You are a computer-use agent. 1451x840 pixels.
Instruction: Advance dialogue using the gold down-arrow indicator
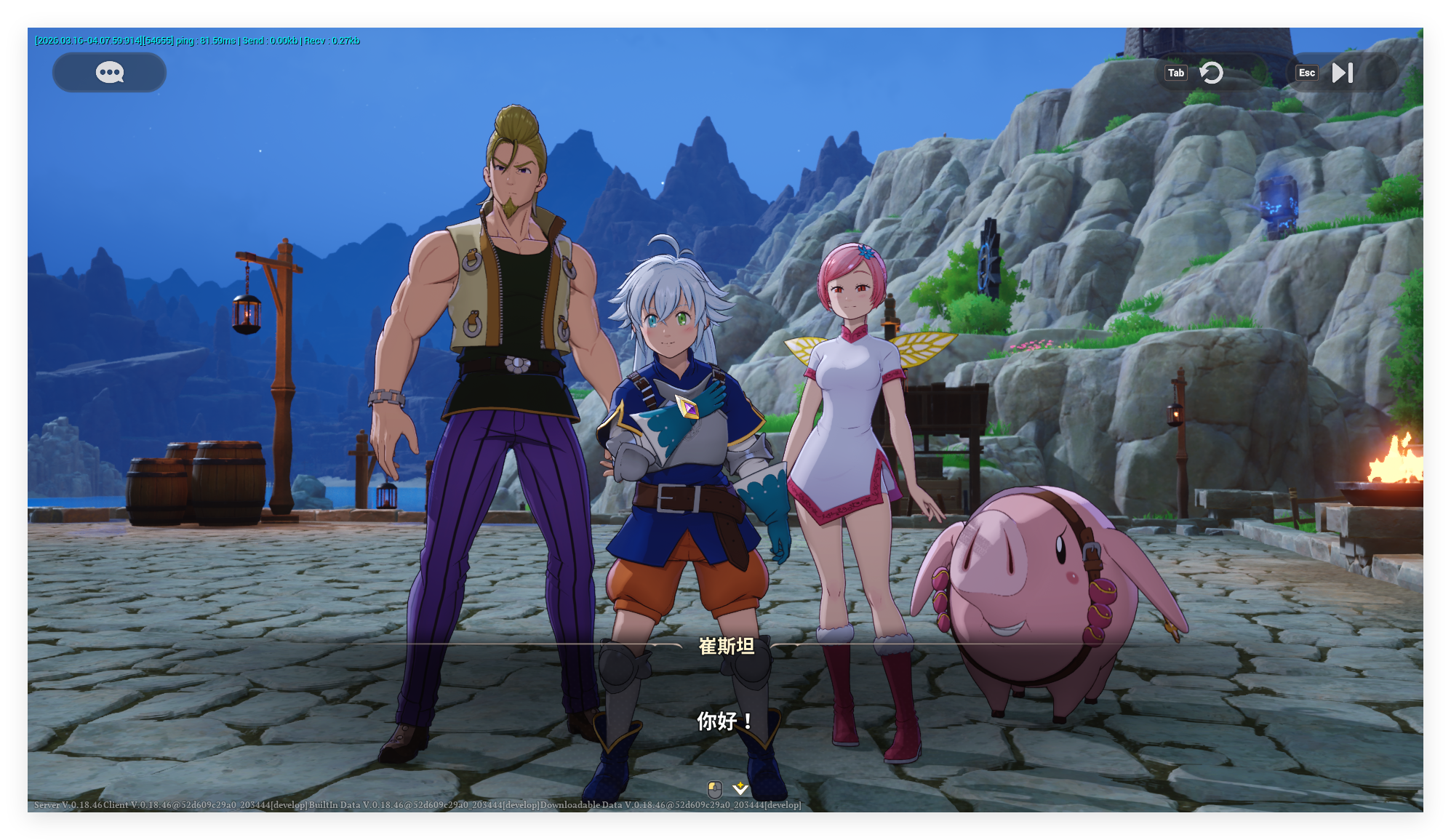740,788
